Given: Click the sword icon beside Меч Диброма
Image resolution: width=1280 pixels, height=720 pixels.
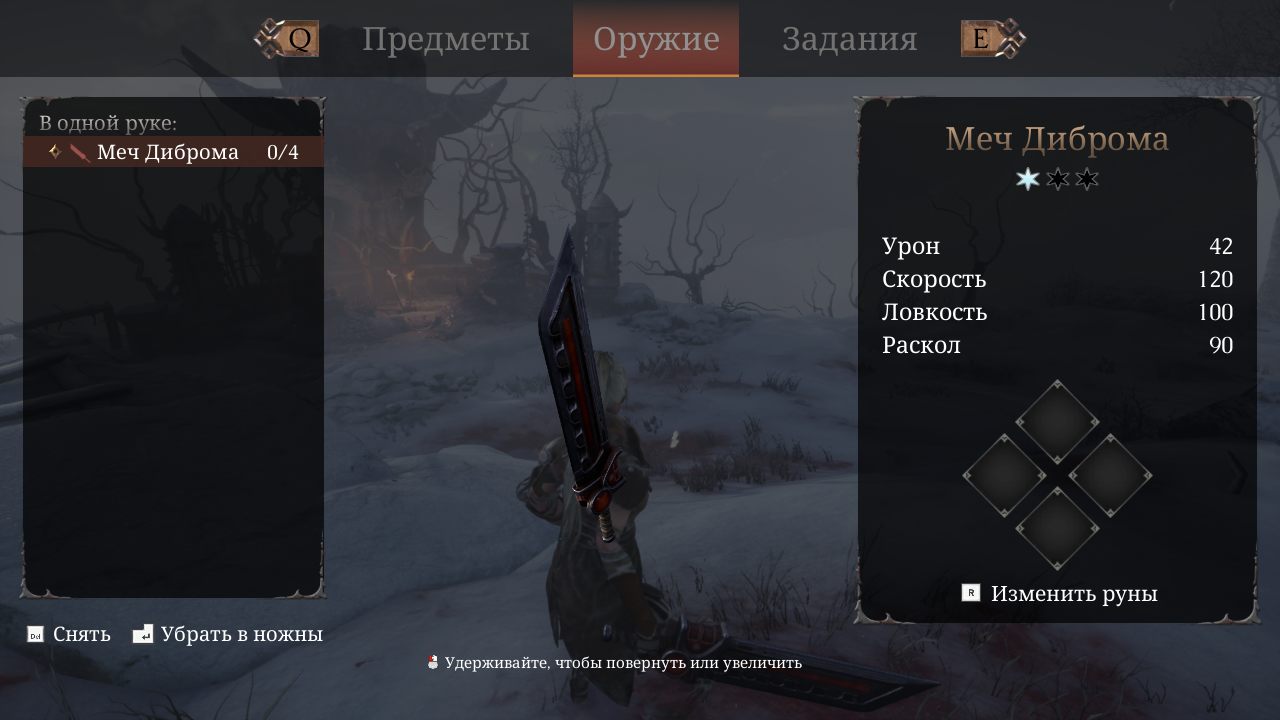Looking at the screenshot, I should 78,152.
